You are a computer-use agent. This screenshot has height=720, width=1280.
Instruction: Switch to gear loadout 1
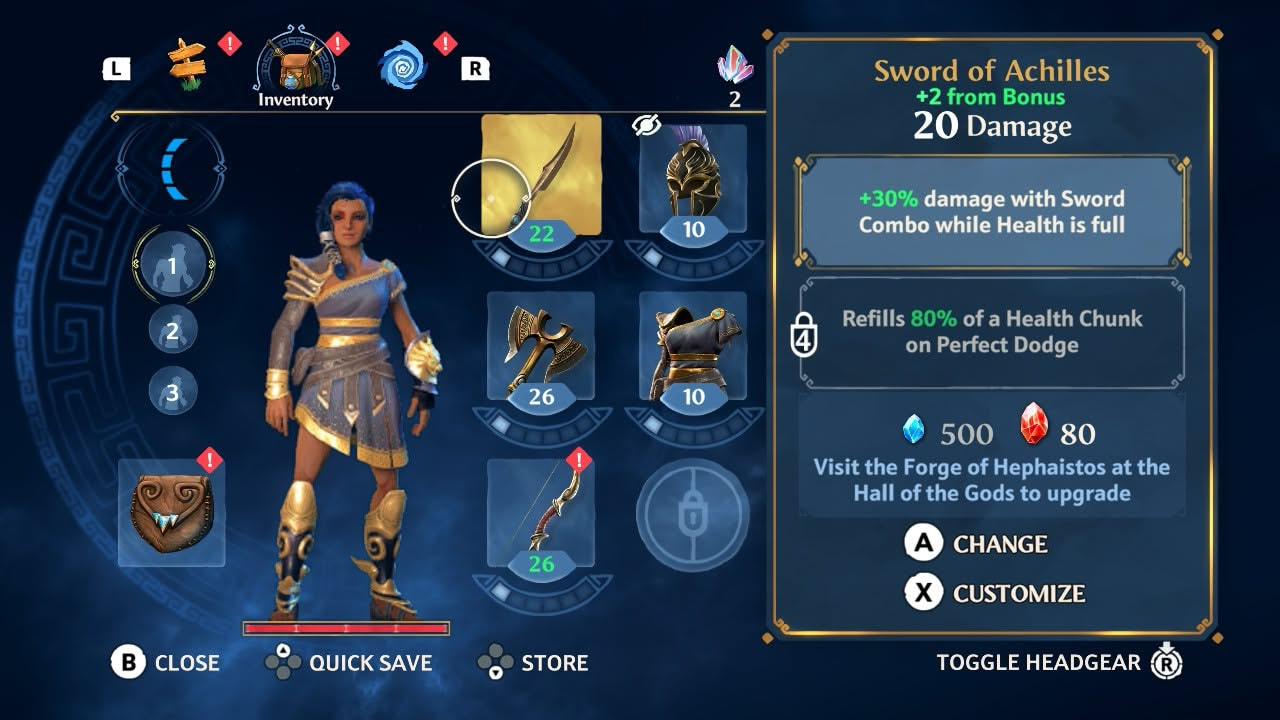172,266
